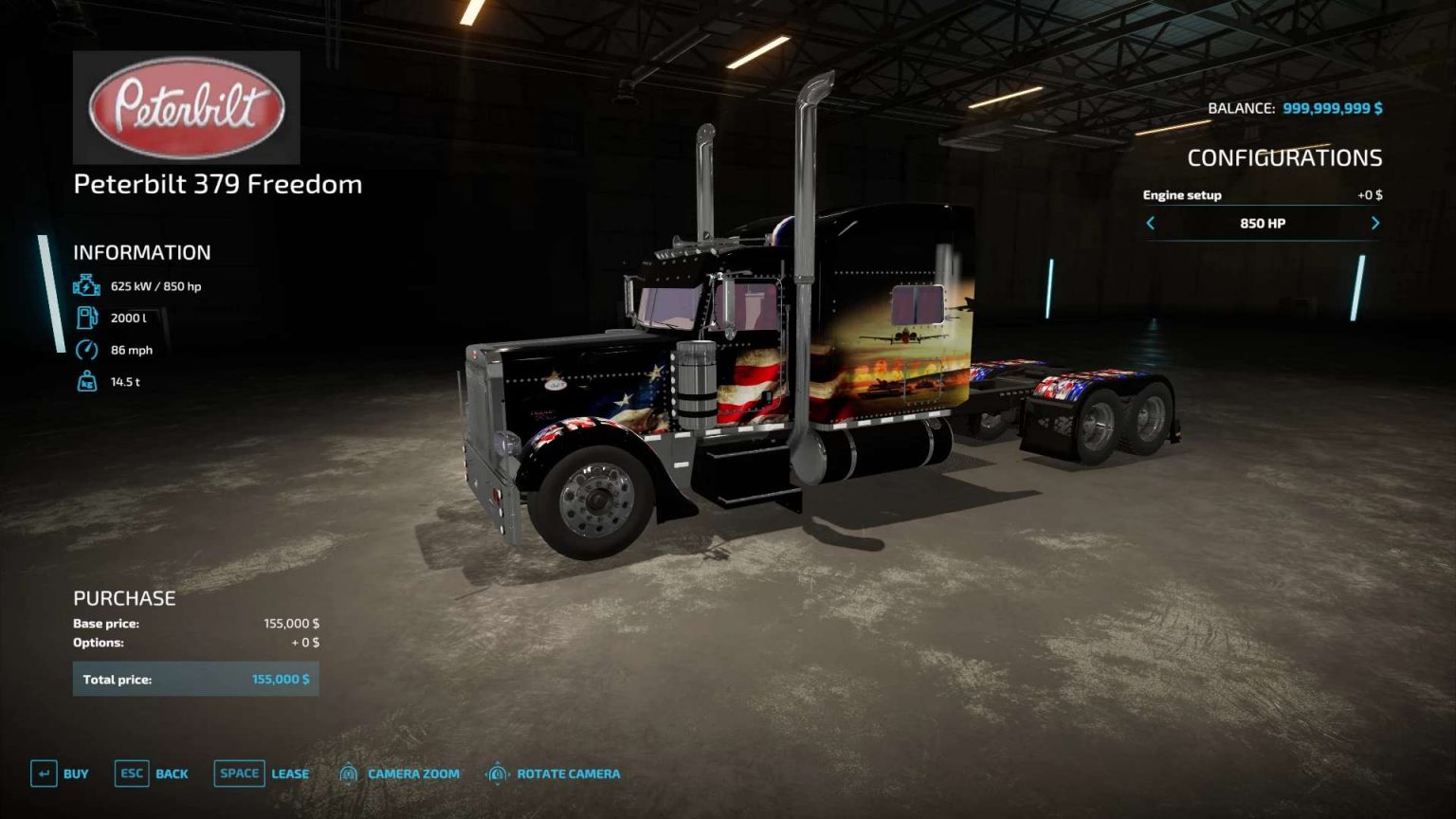Open the 850 HP engine selector

1263,224
